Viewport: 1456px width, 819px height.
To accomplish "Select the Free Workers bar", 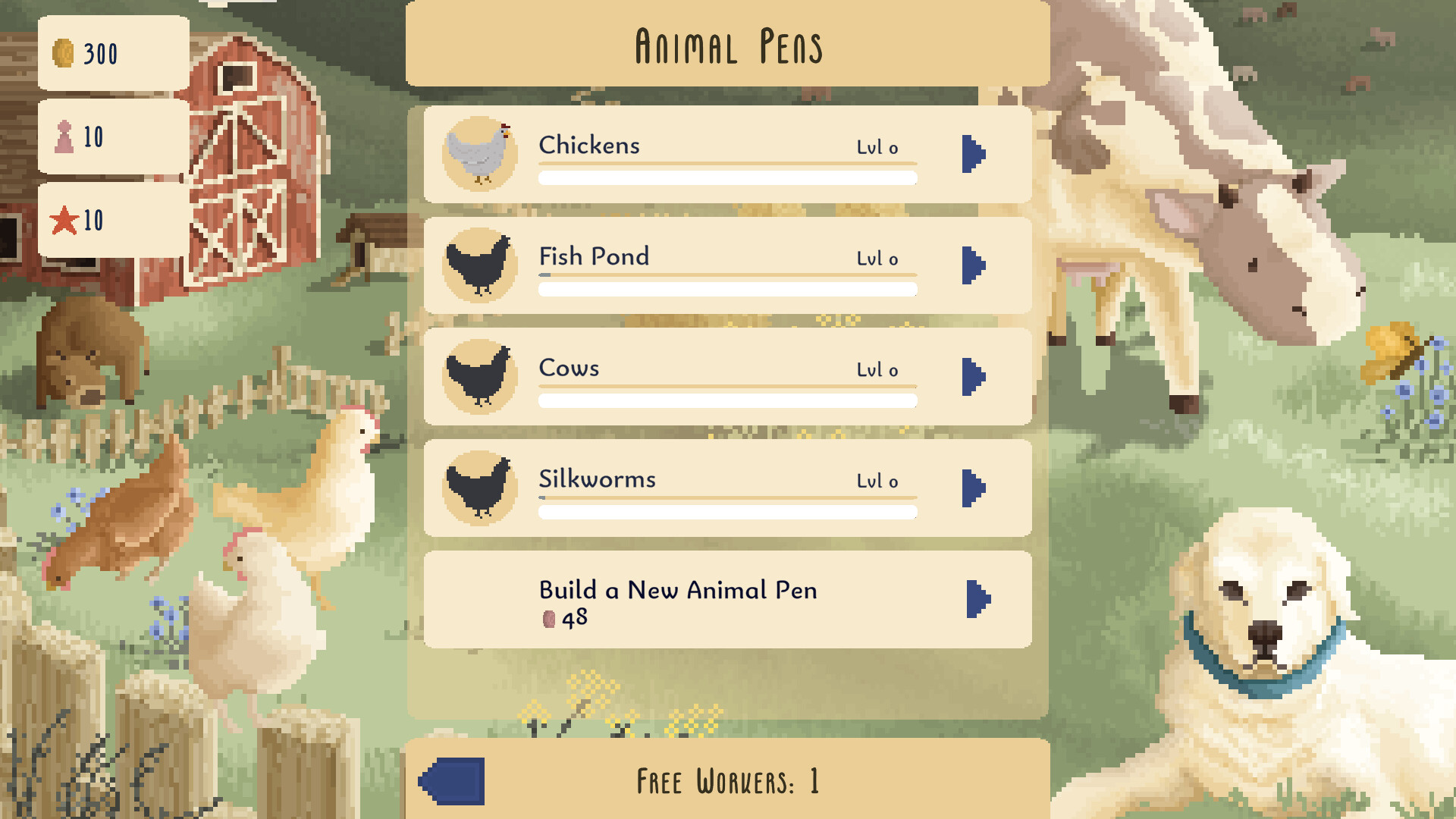I will pos(726,781).
